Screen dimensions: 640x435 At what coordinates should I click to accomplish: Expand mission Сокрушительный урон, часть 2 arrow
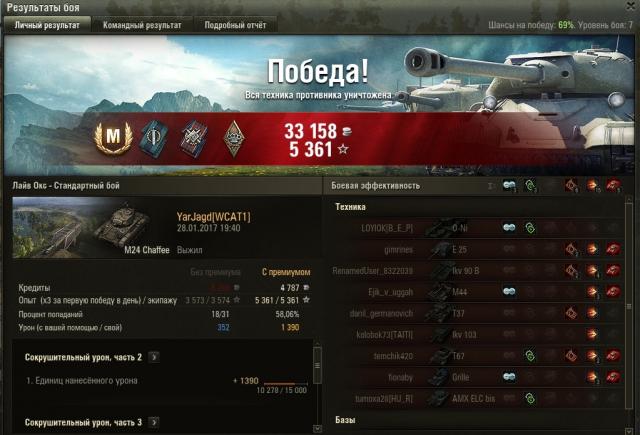tap(153, 356)
